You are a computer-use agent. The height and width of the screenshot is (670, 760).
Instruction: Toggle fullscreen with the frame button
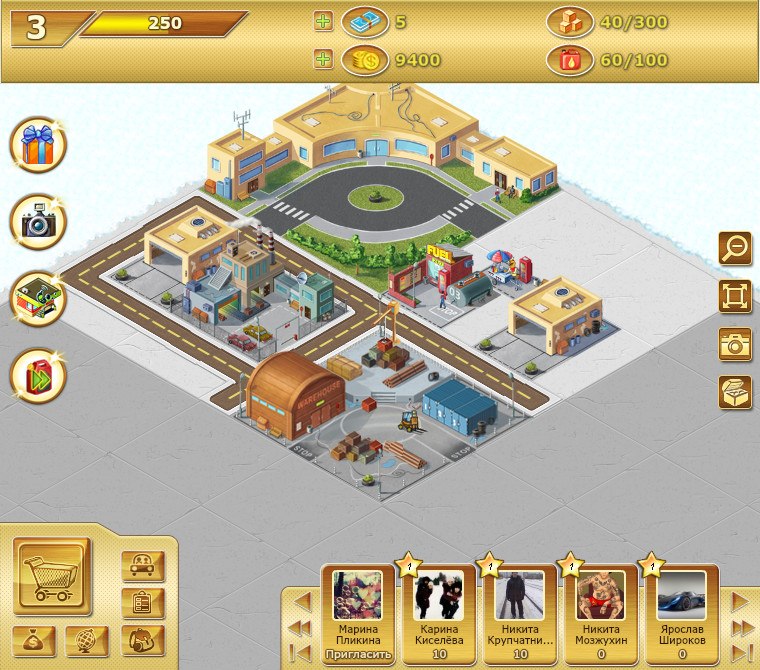click(735, 296)
